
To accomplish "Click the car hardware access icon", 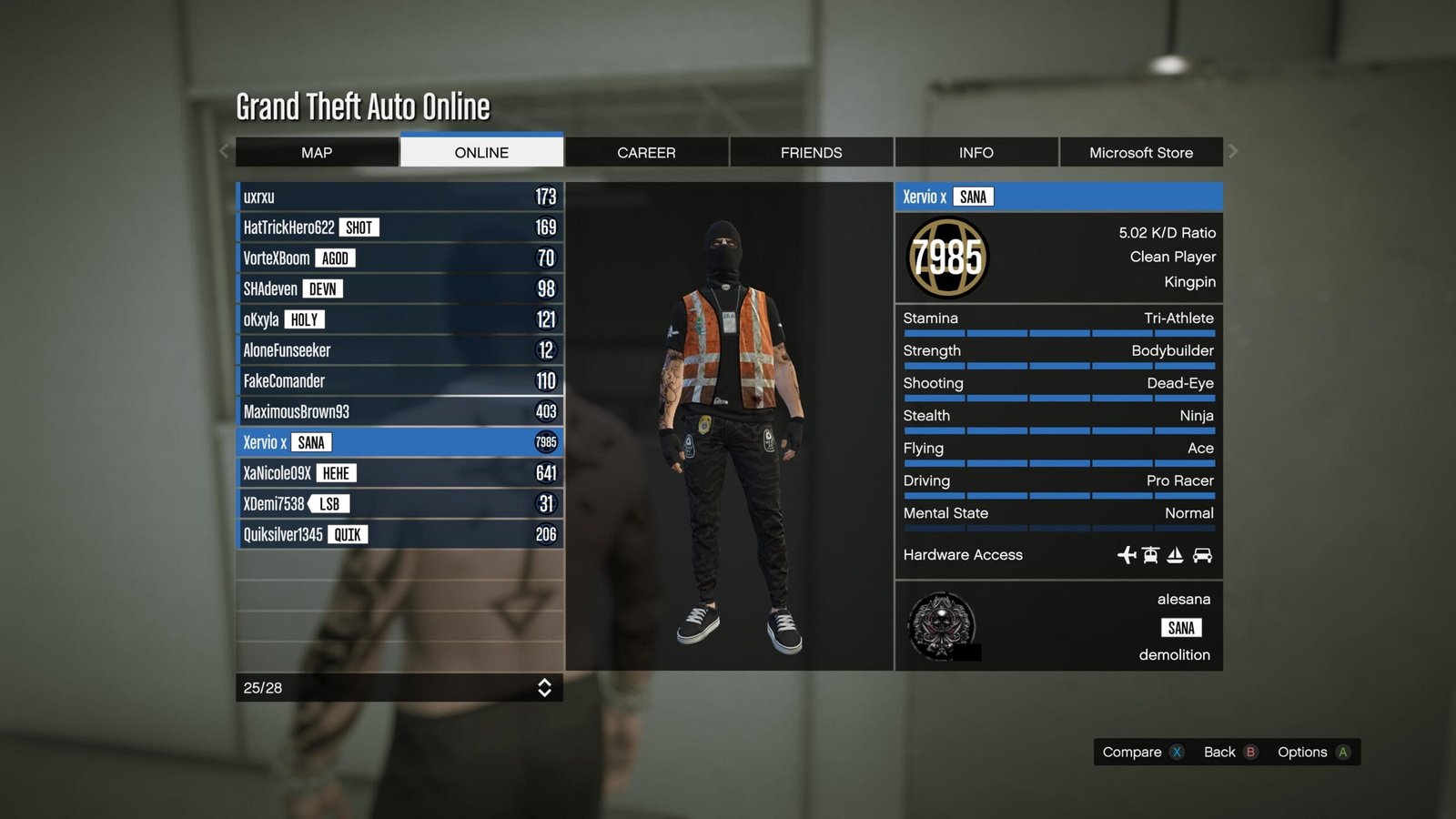I will coord(1203,555).
